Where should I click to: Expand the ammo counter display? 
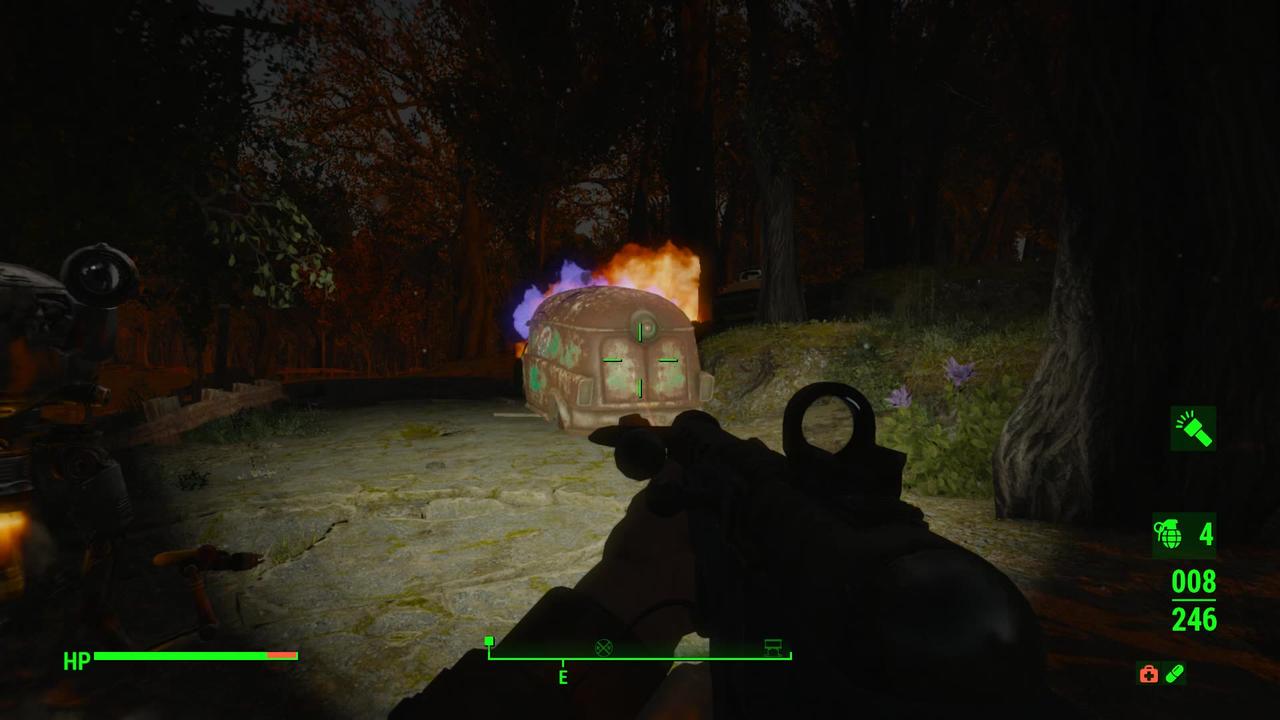pyautogui.click(x=1193, y=601)
